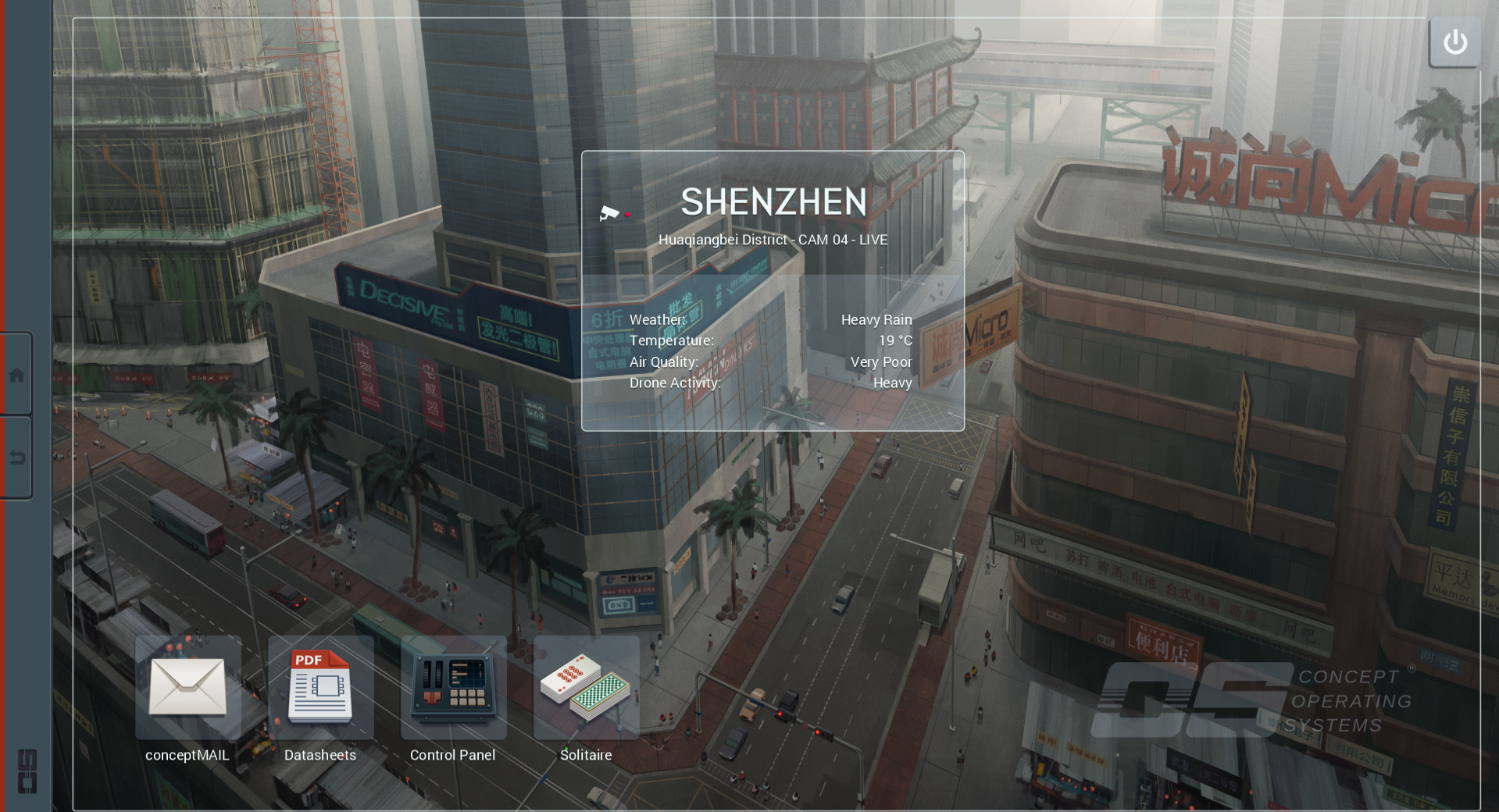Start a game of Solitaire
Viewport: 1499px width, 812px height.
[586, 689]
